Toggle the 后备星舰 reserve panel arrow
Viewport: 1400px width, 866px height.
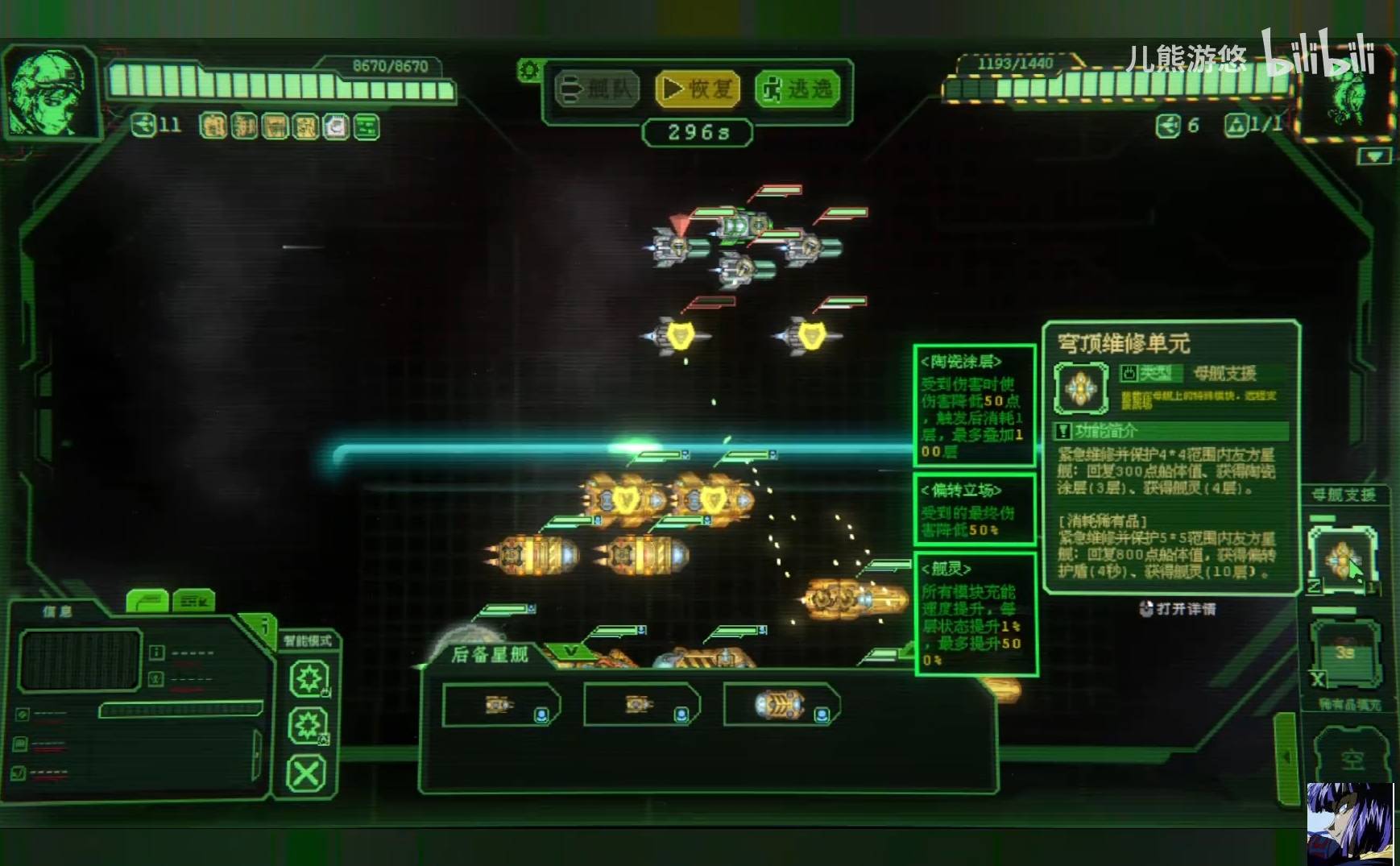pyautogui.click(x=571, y=651)
